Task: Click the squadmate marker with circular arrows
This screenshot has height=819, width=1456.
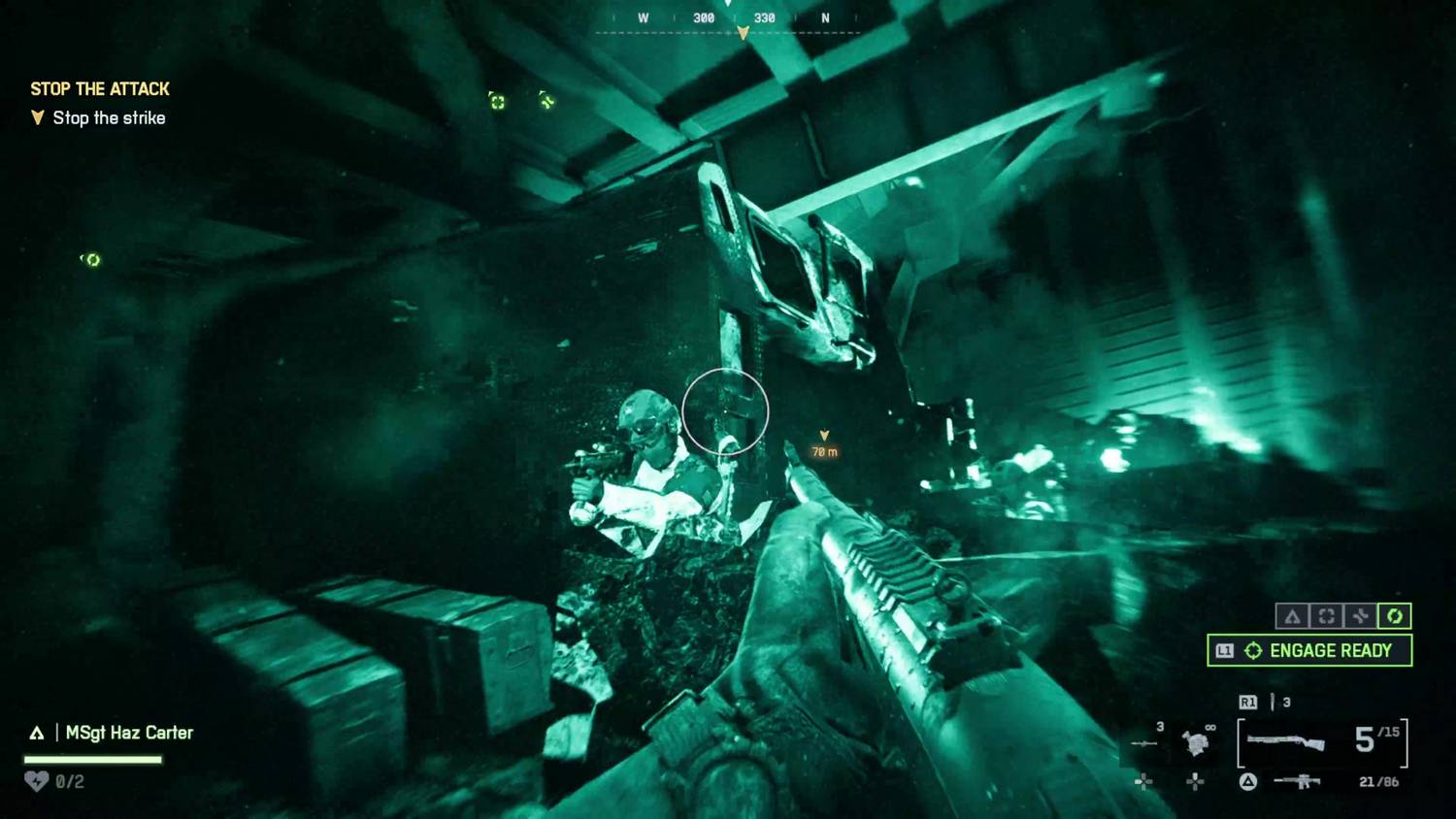Action: tap(92, 260)
